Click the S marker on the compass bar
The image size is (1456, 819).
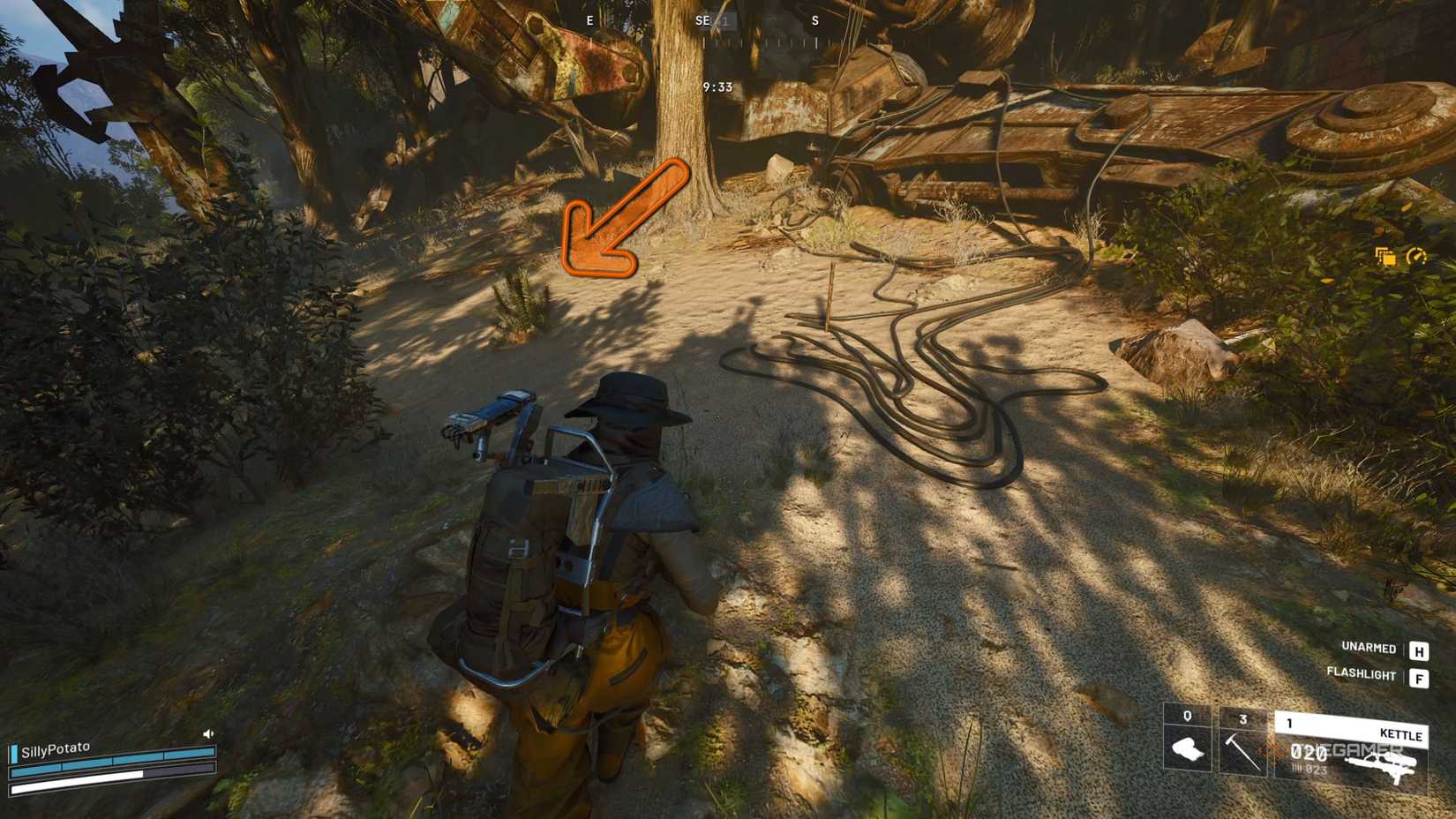coord(814,19)
